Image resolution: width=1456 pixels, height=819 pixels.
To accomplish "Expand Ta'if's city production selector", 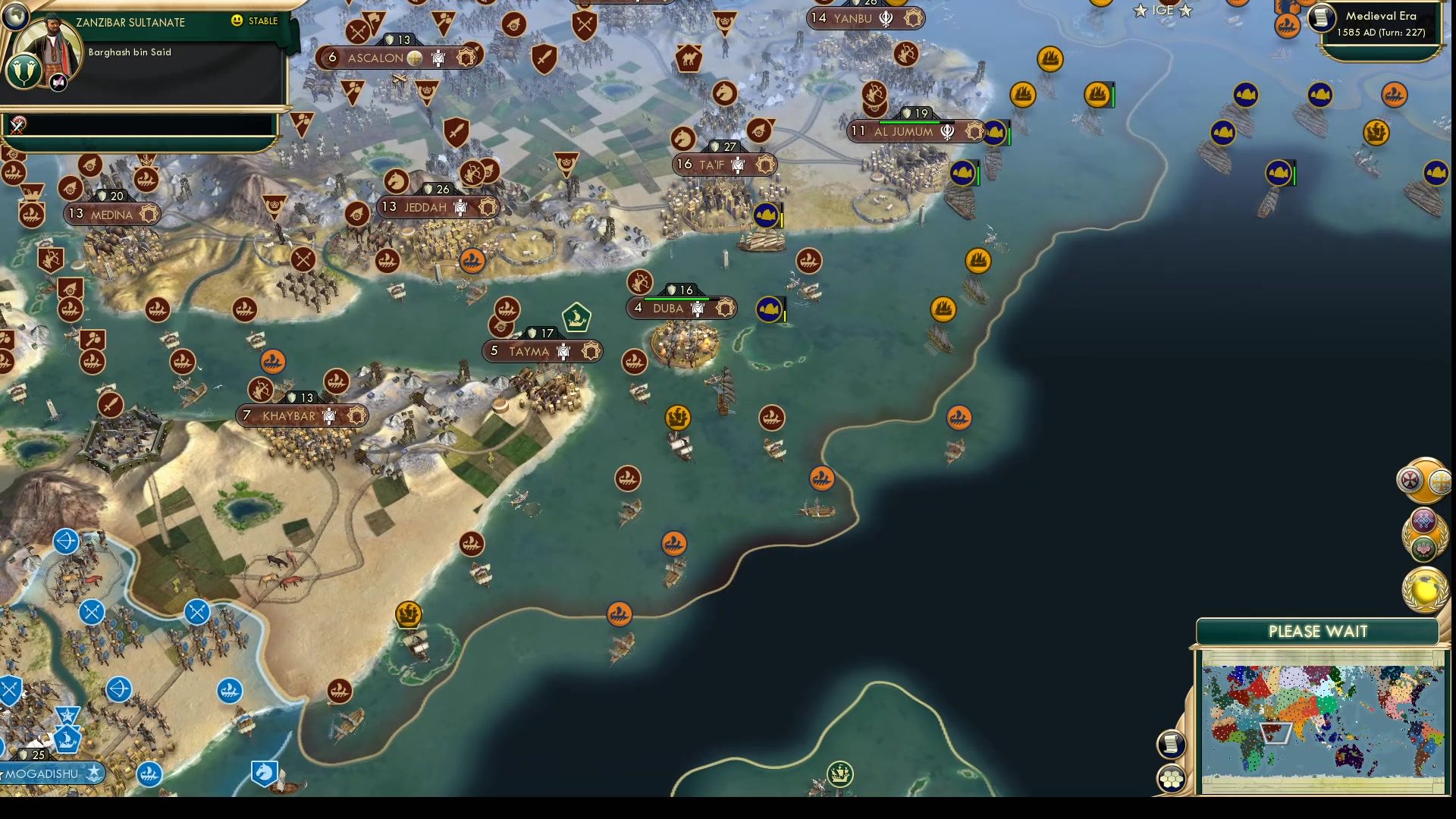I will tap(766, 162).
